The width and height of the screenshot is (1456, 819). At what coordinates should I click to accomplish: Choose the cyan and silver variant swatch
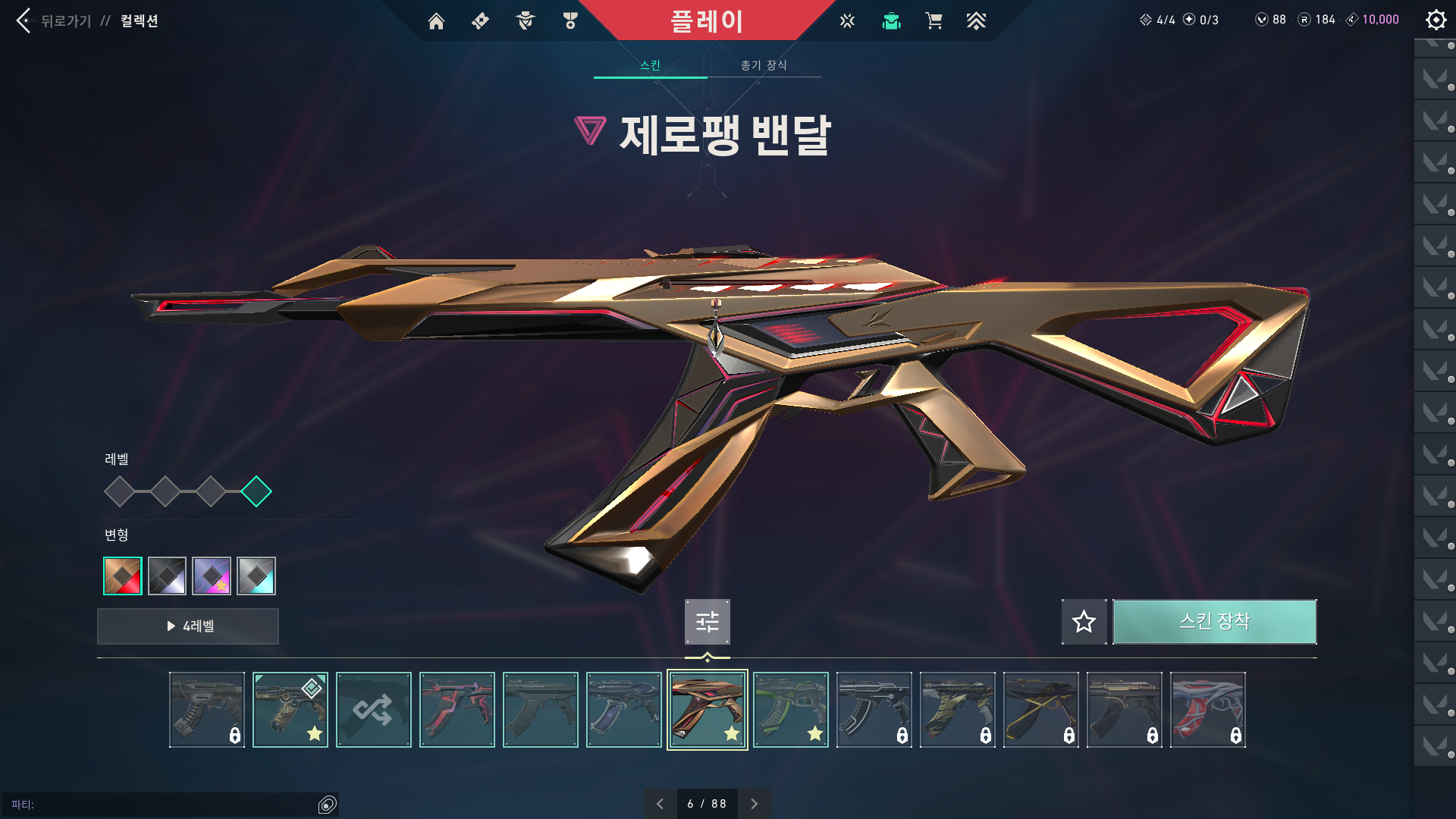256,576
